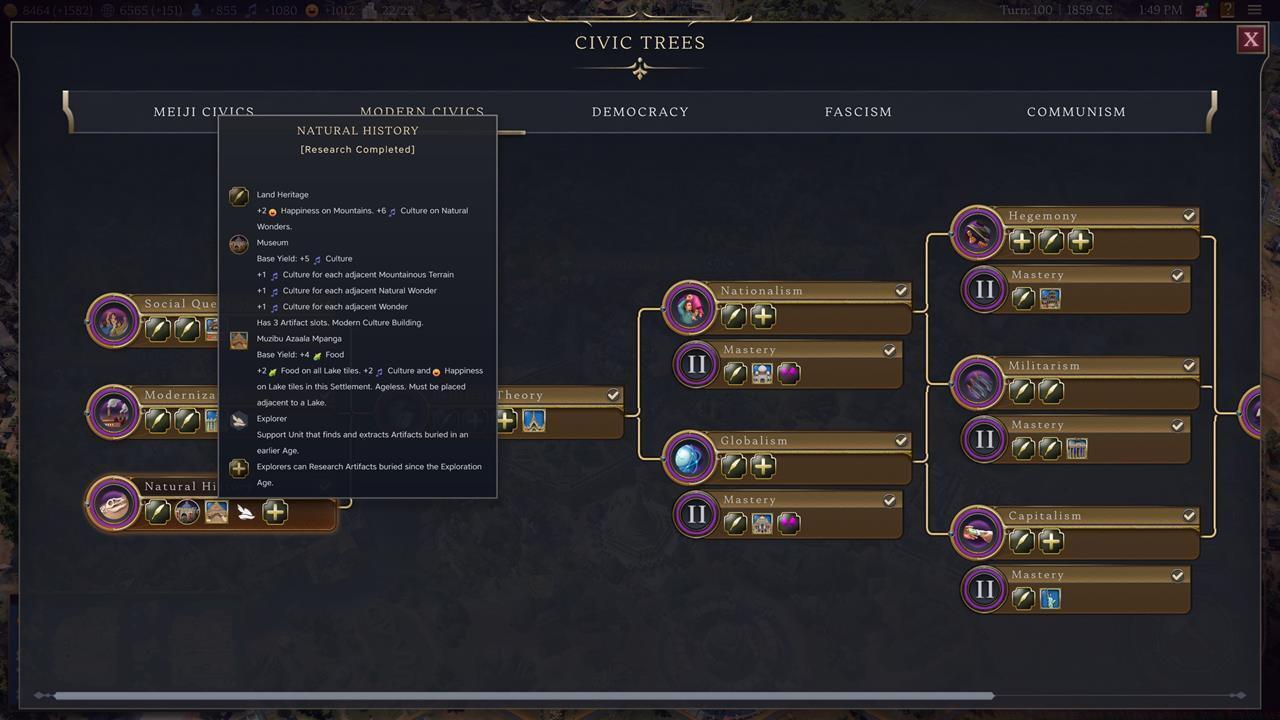This screenshot has height=720, width=1280.
Task: Click the completion checkmark on the Nationalism civic
Action: click(900, 290)
